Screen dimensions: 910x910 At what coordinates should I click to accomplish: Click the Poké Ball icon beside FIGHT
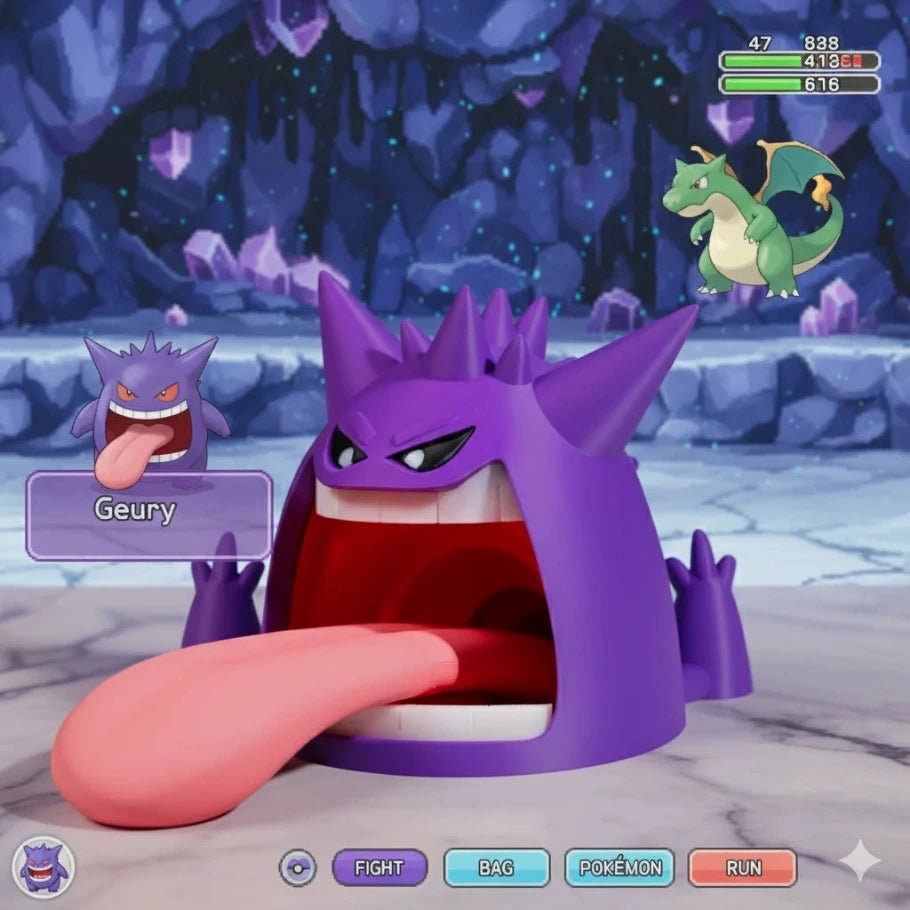297,867
